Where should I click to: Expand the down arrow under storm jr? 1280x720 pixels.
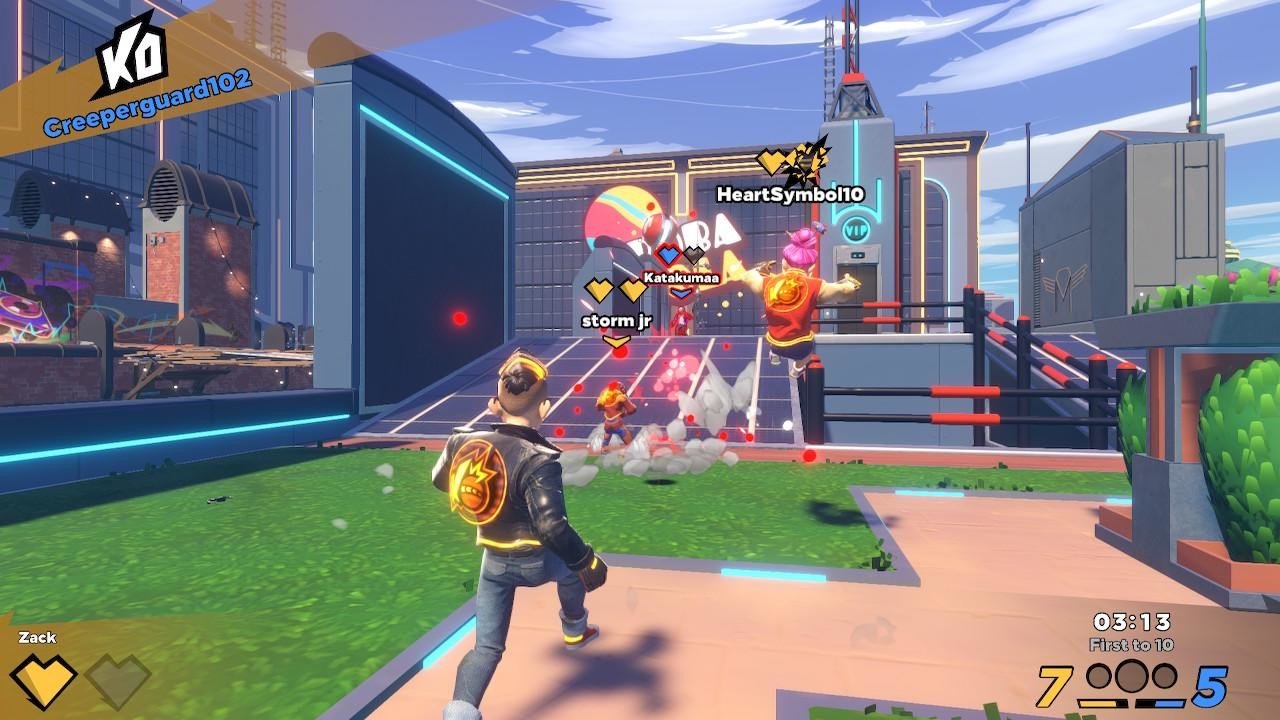point(616,341)
